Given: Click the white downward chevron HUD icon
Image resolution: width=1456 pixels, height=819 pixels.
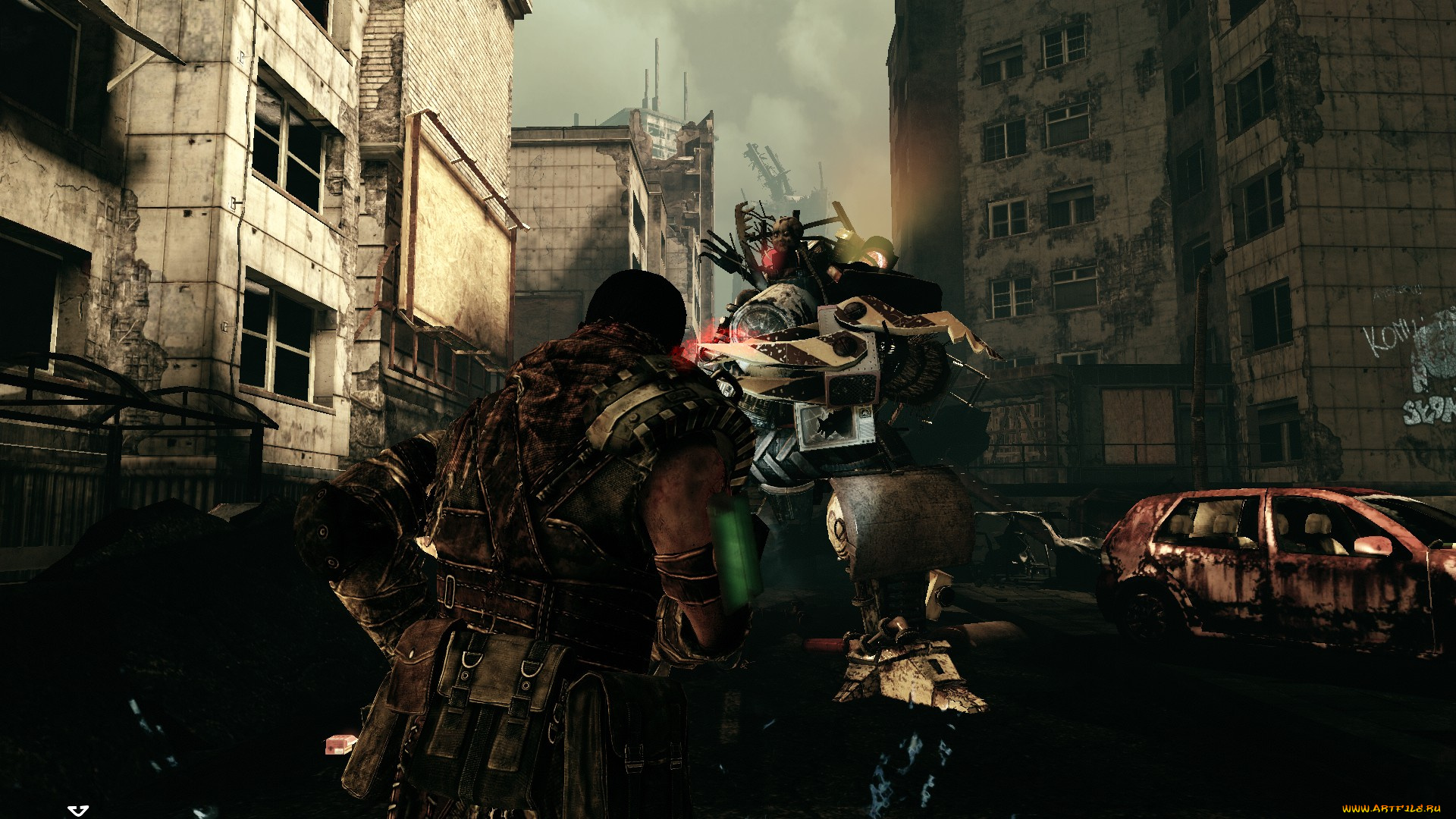Looking at the screenshot, I should [x=78, y=811].
